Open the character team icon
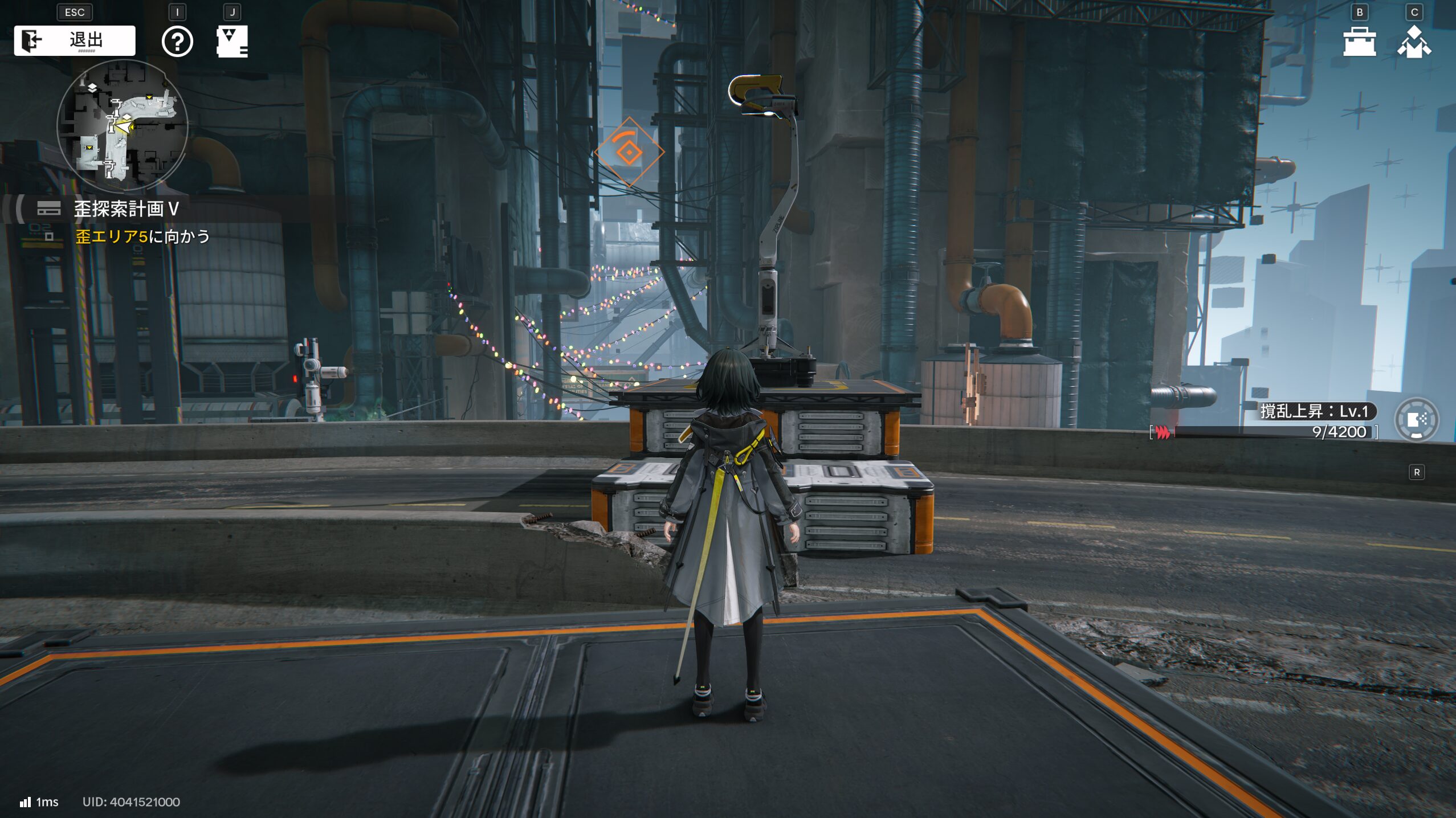The width and height of the screenshot is (1456, 818). [1414, 42]
